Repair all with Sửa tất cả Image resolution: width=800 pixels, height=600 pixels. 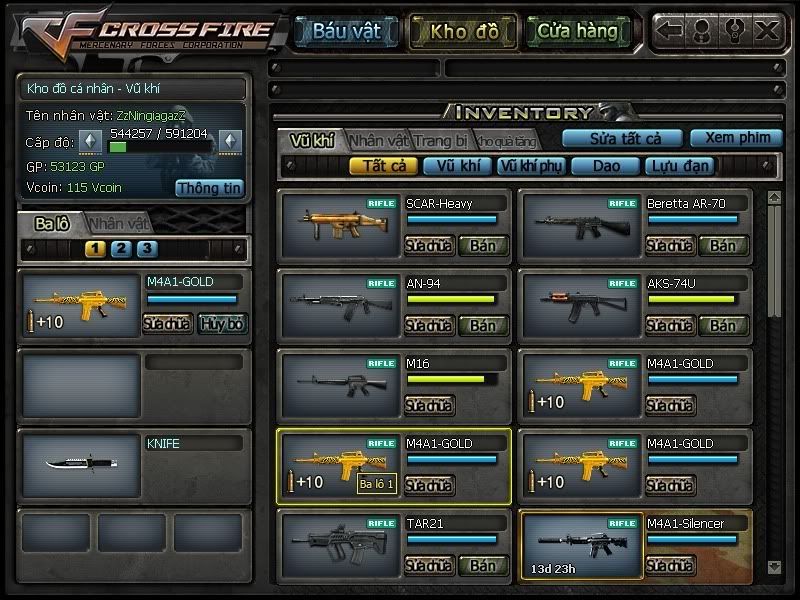point(621,138)
